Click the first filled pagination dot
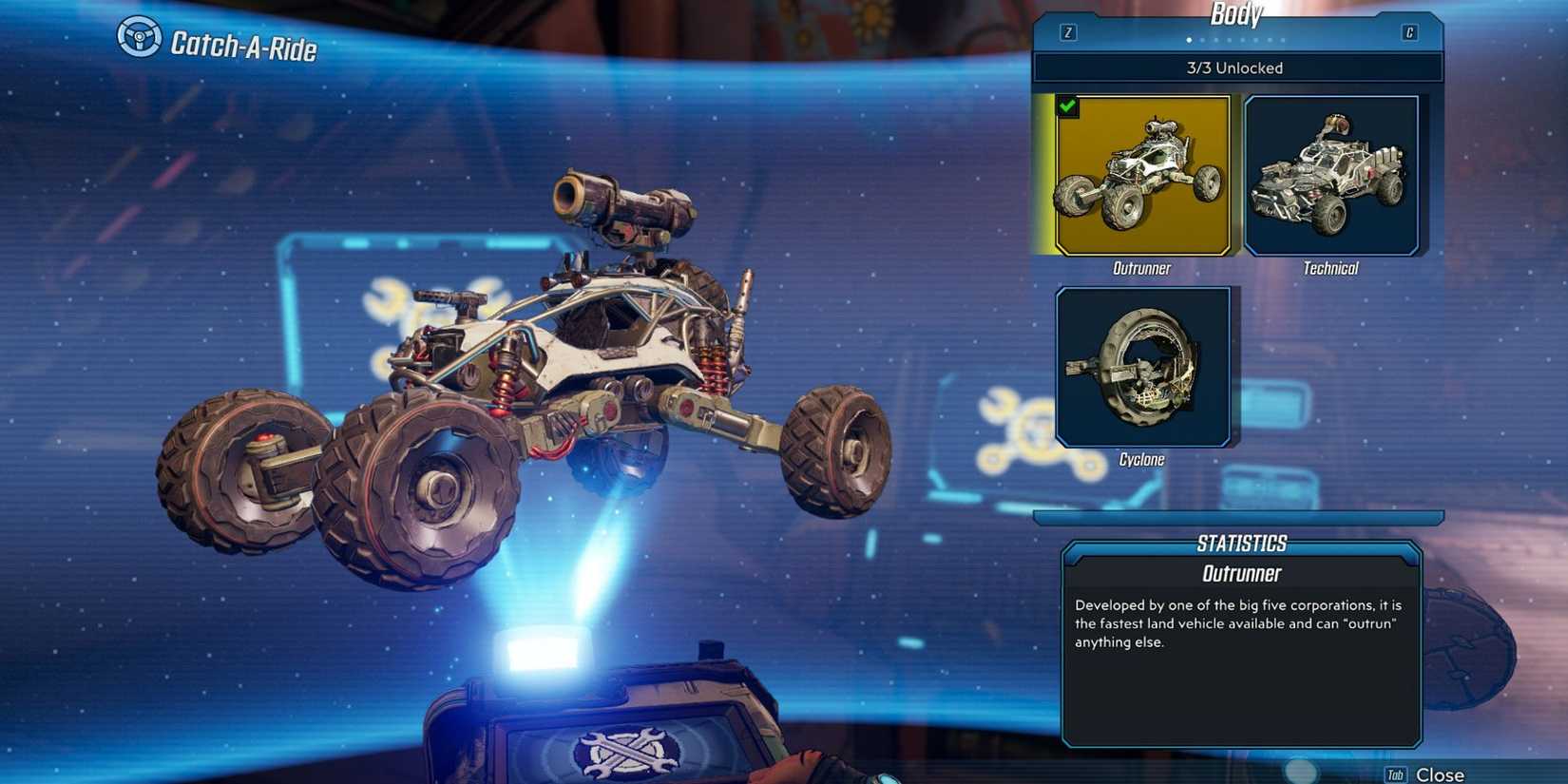This screenshot has height=784, width=1568. click(x=1188, y=41)
